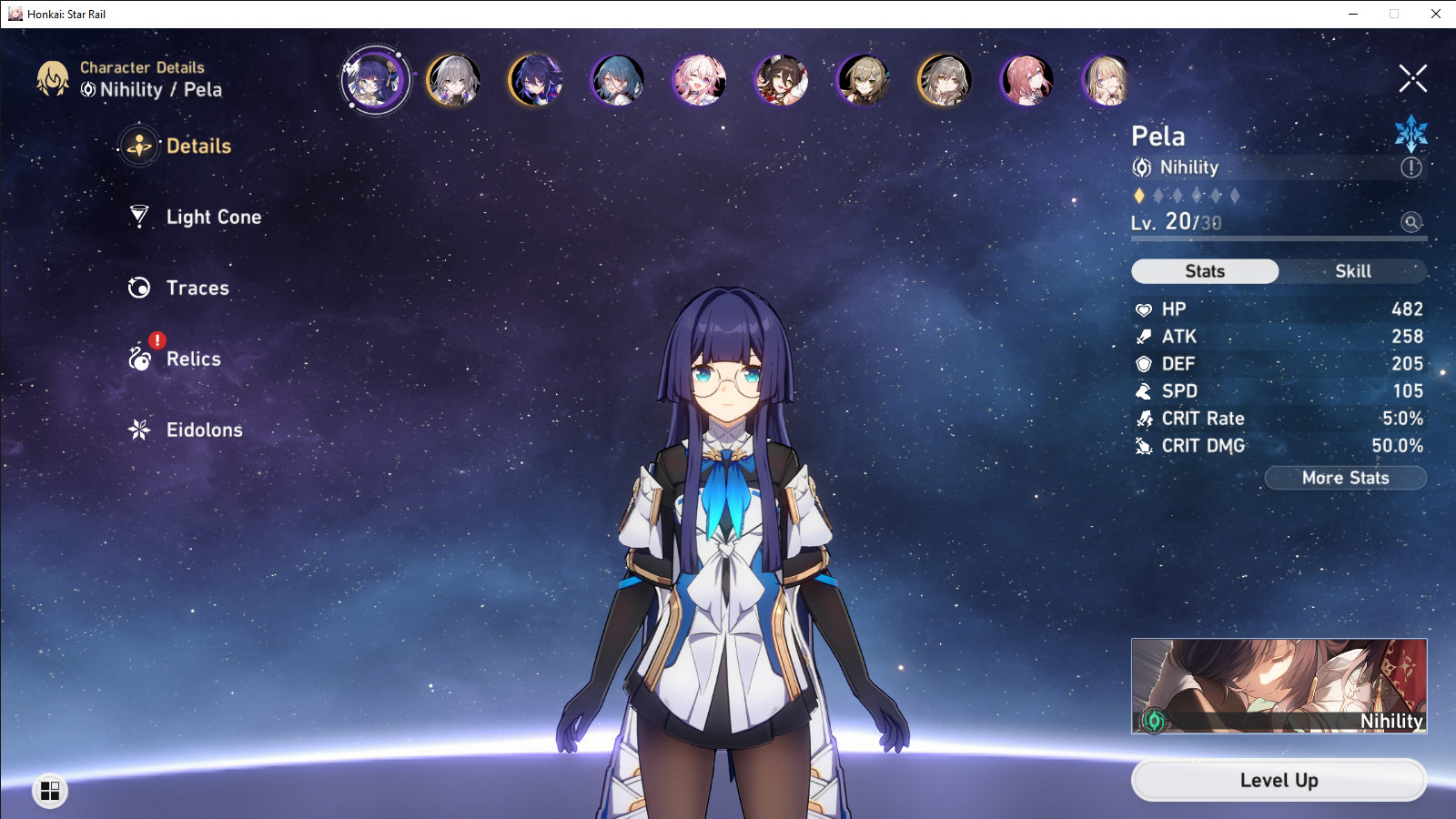Open the grid menu icon in the bottom-left corner
The width and height of the screenshot is (1456, 819).
coord(52,791)
